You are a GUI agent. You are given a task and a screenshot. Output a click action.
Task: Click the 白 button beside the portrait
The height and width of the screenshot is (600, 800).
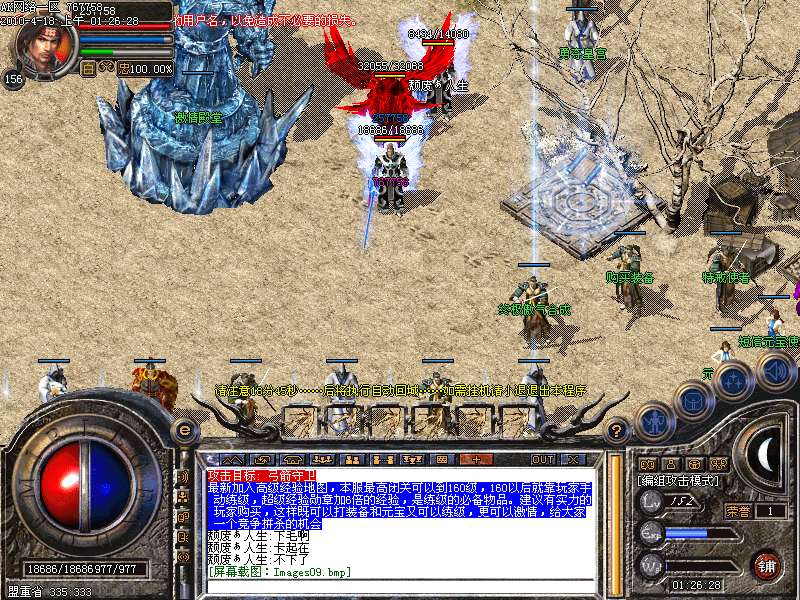tap(88, 69)
